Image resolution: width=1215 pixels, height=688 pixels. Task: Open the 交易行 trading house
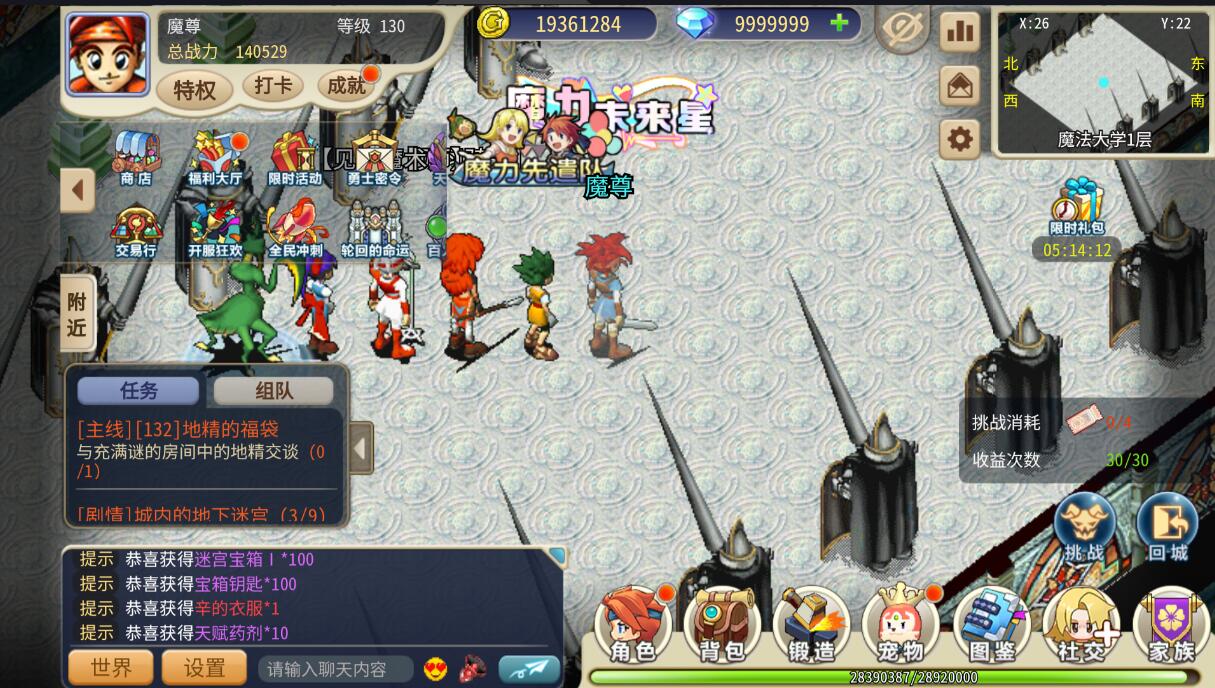[136, 230]
